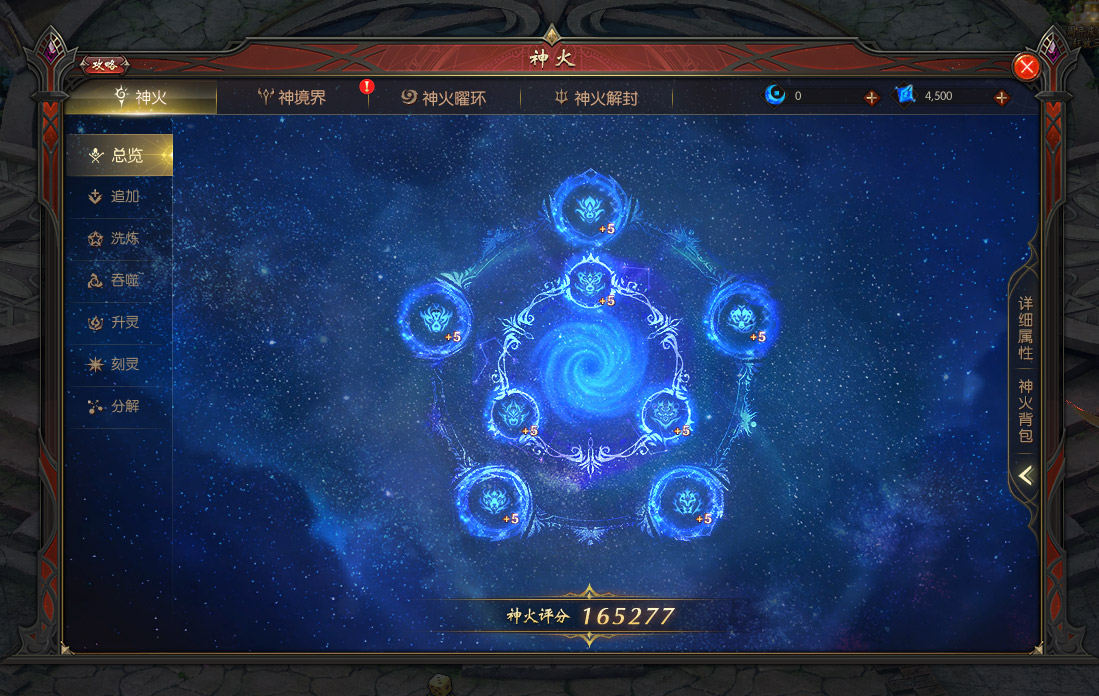Add more blue swirl currency
Viewport: 1099px width, 696px height.
pyautogui.click(x=871, y=97)
